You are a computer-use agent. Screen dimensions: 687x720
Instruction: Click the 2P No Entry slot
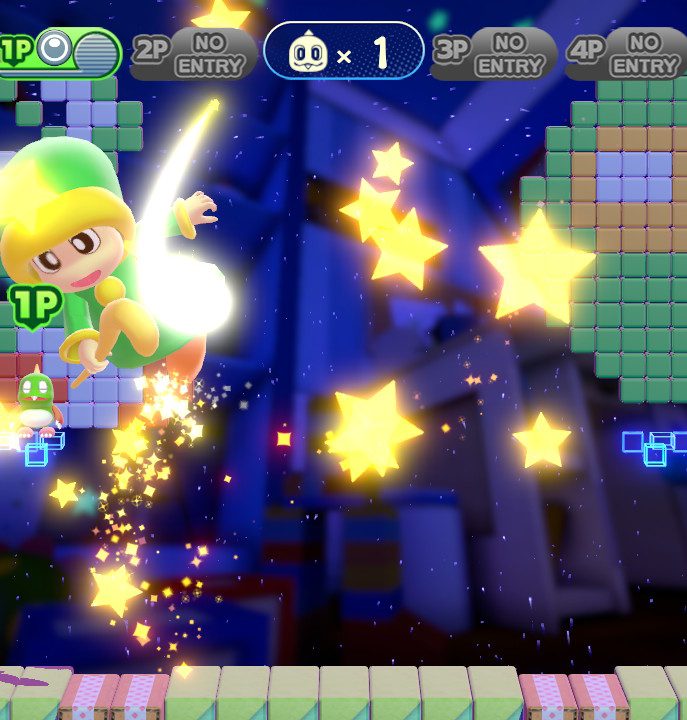(x=194, y=53)
